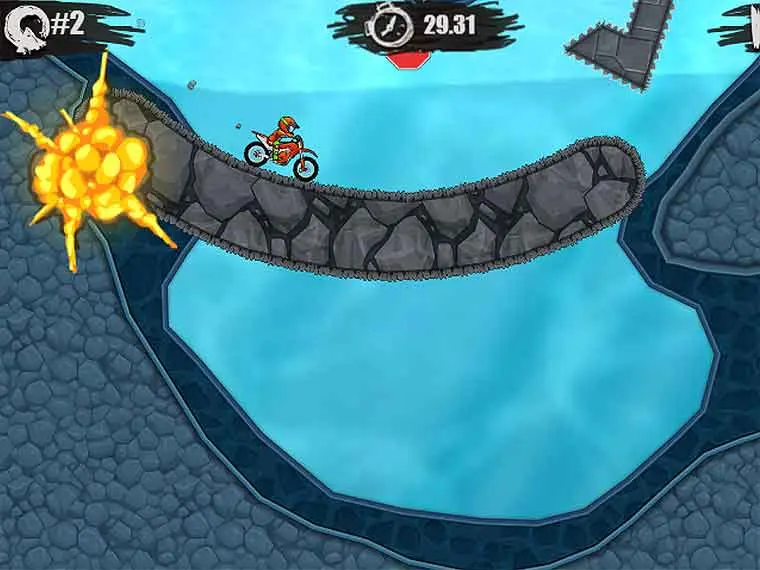The width and height of the screenshot is (760, 570).
Task: Click the restart level arrow icon
Action: (26, 27)
